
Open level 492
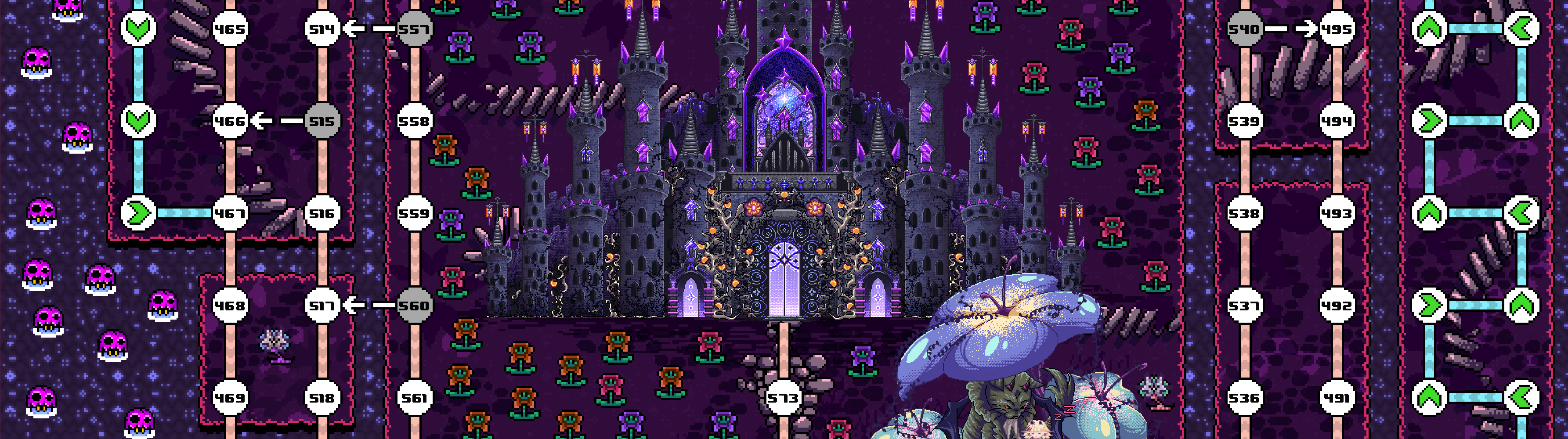tap(1337, 306)
